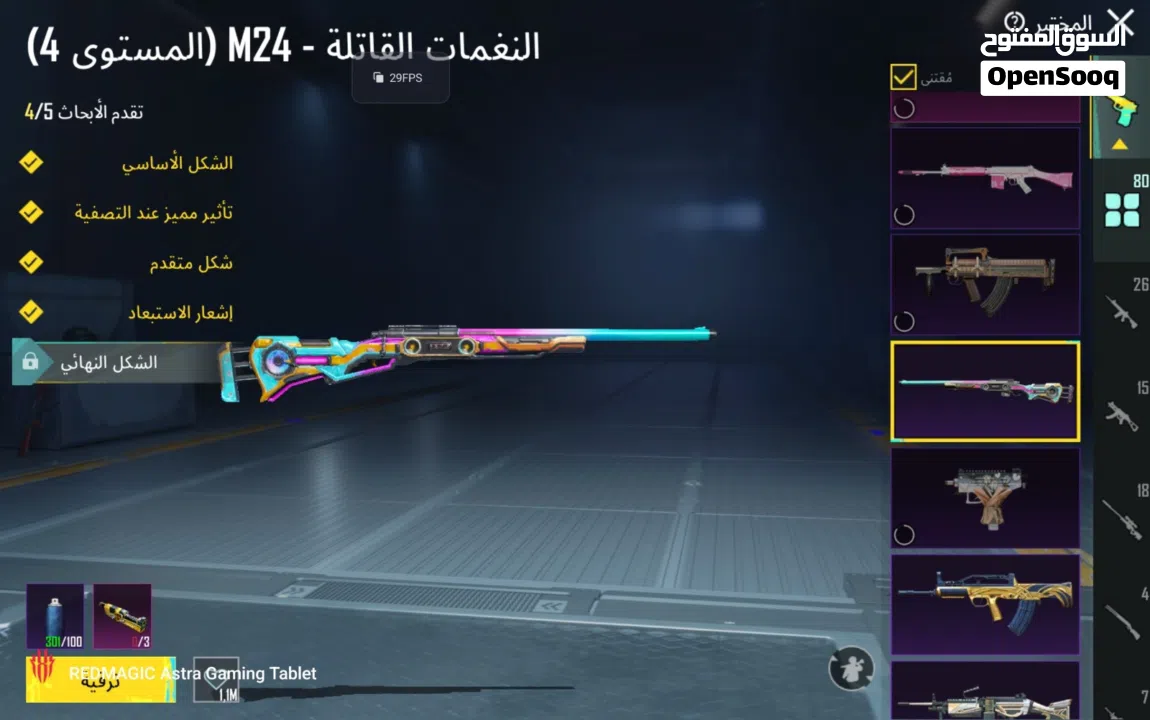Tap the heart like button showing 1.1M
1150x720 pixels.
click(216, 678)
